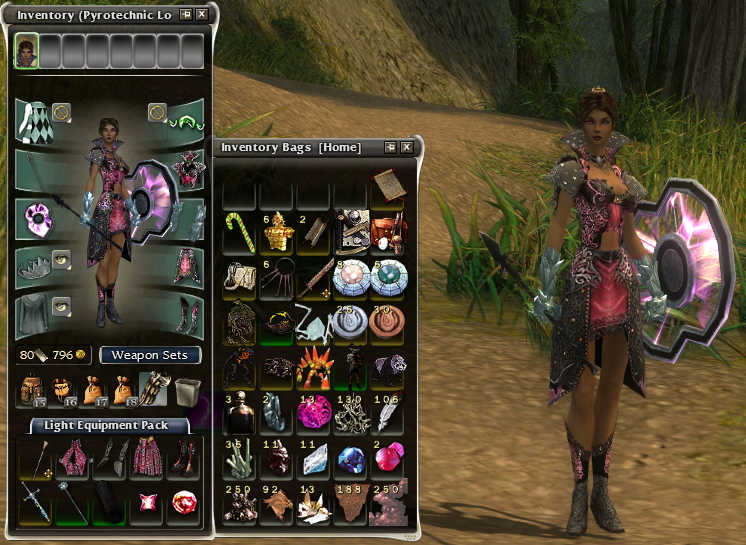The height and width of the screenshot is (545, 746).
Task: Close the character Inventory window
Action: (202, 15)
